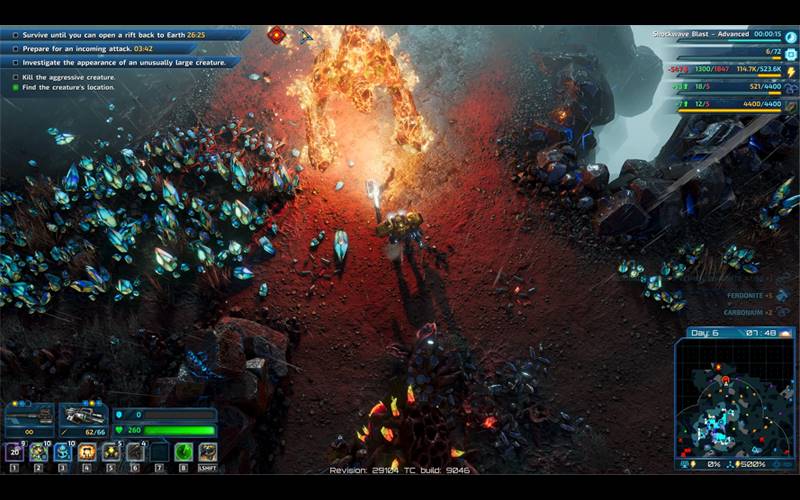Use the yellow orb item in slot 5
Viewport: 800px width, 500px height.
coord(111,452)
